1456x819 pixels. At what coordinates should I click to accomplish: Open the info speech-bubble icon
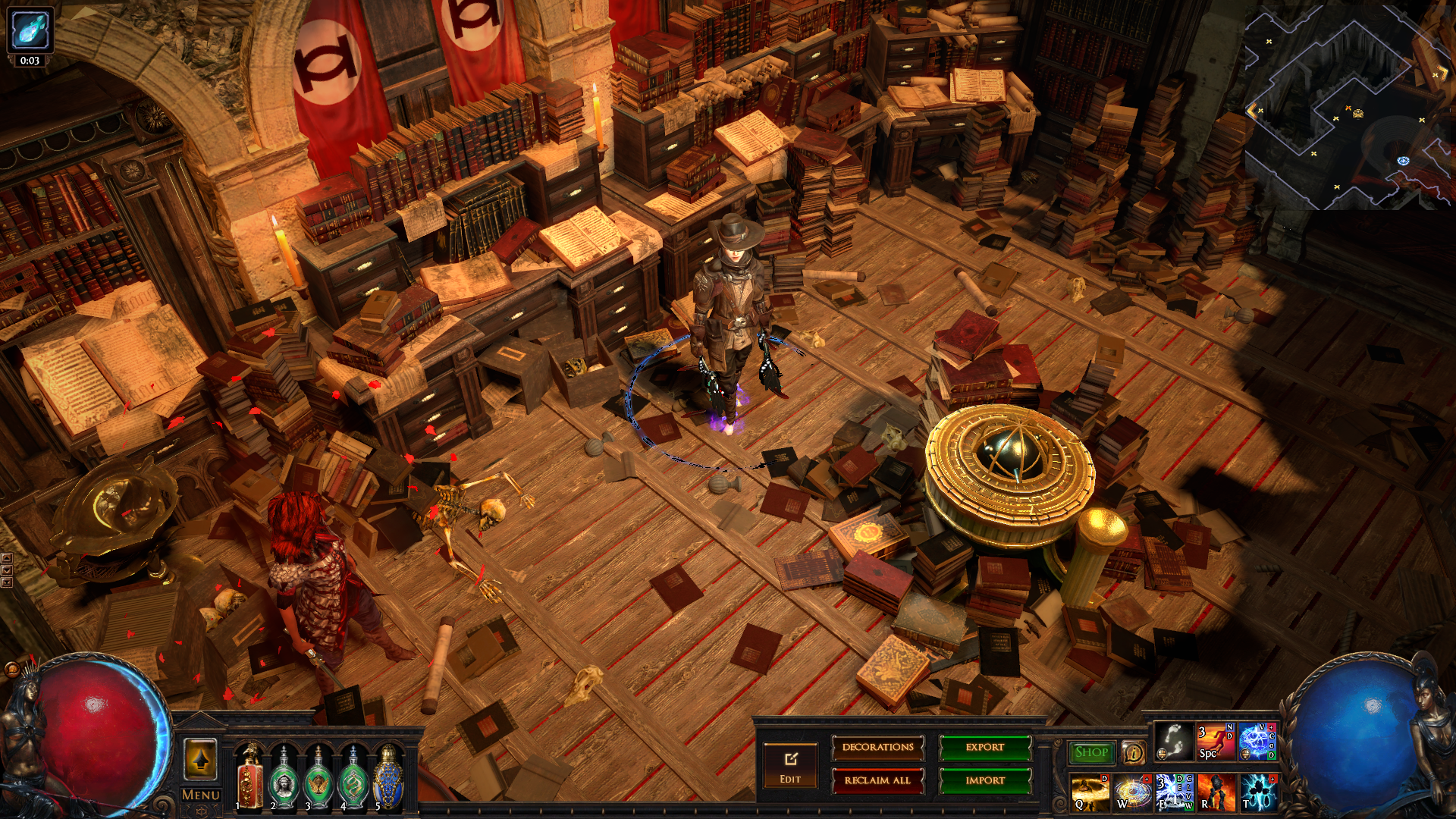click(x=1133, y=752)
